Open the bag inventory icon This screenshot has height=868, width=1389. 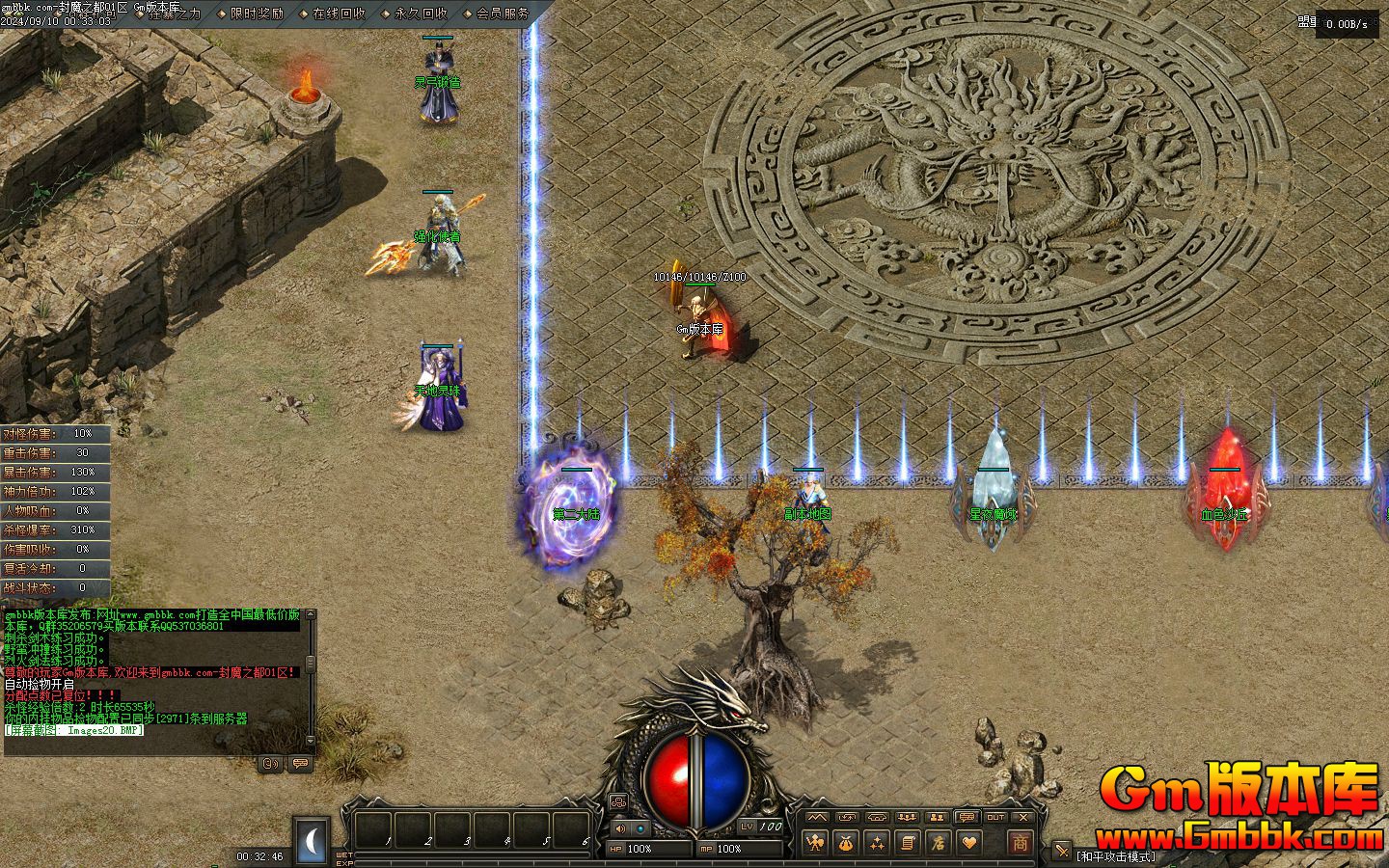click(846, 842)
